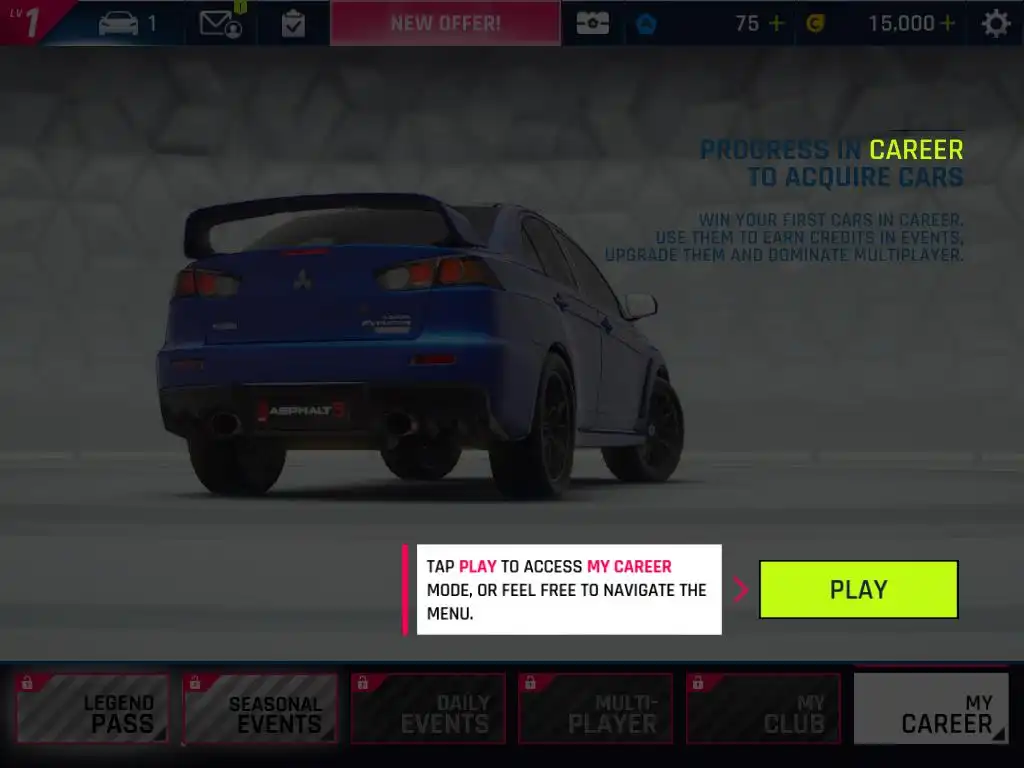Open the My Club tab
Viewport: 1024px width, 768px height.
coord(764,709)
